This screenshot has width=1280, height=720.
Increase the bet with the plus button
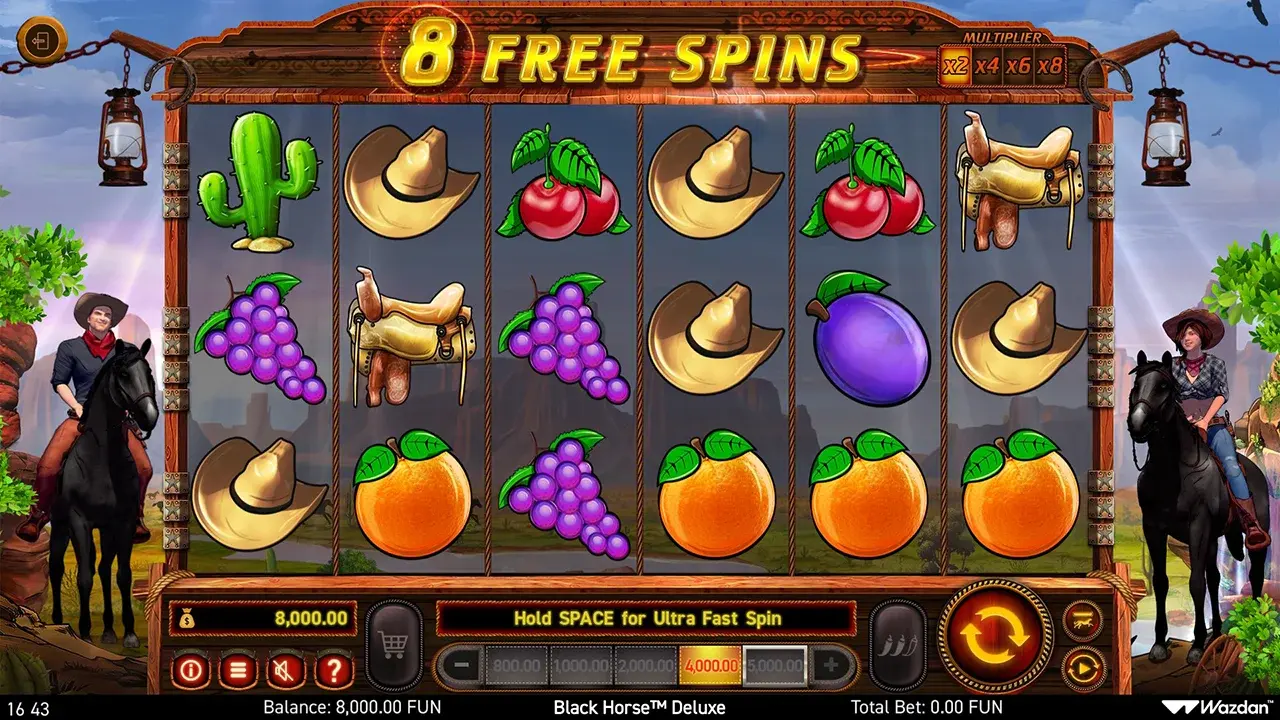(x=831, y=665)
